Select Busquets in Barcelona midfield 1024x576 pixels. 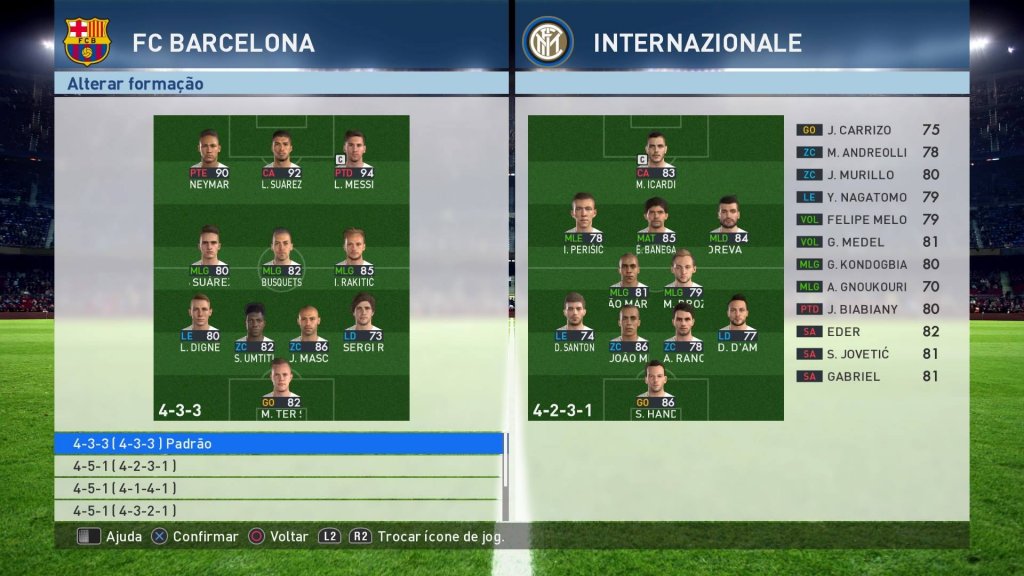pos(281,256)
